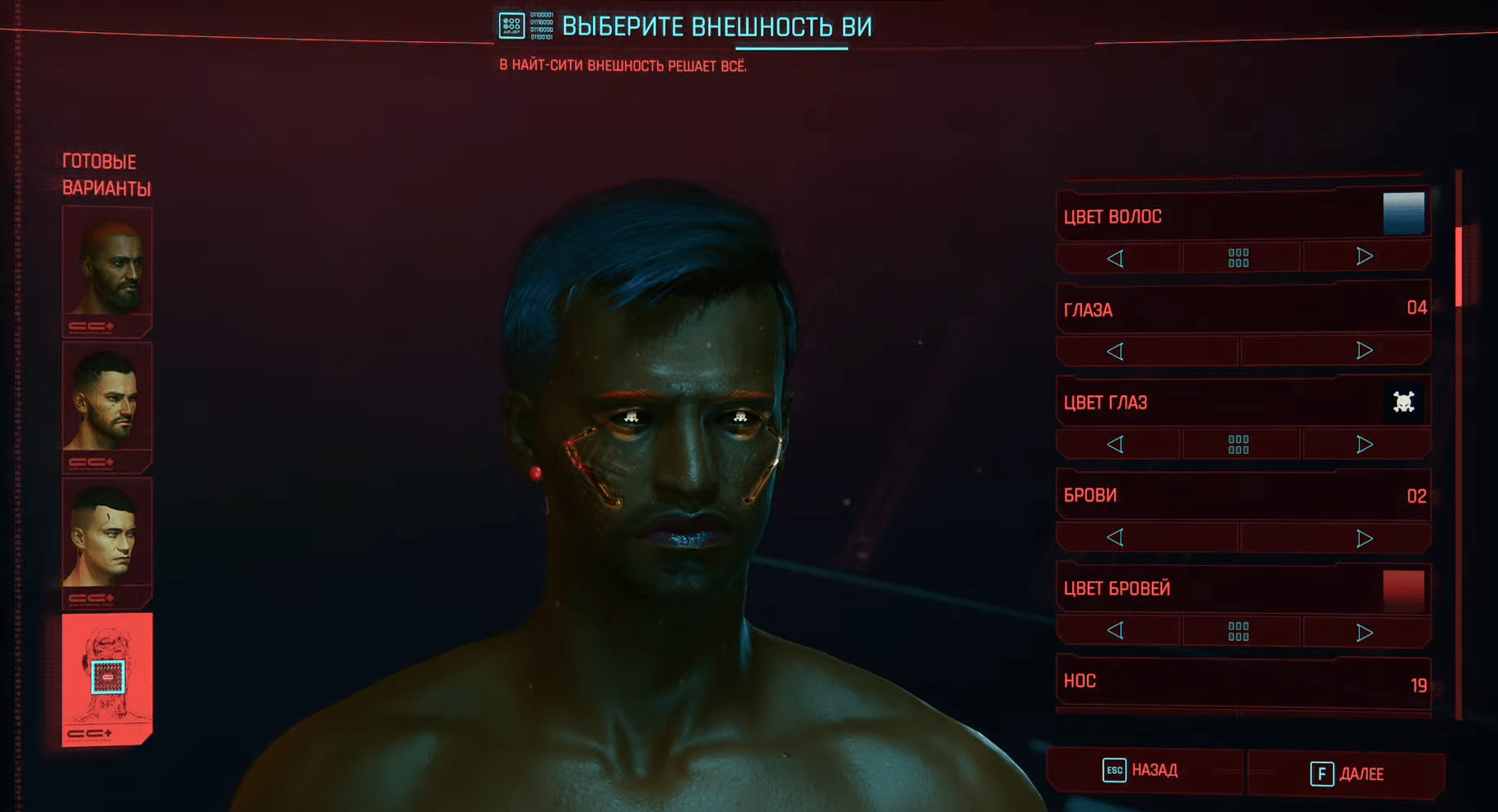Switch to the next Глаза option
The height and width of the screenshot is (812, 1498).
1365,350
